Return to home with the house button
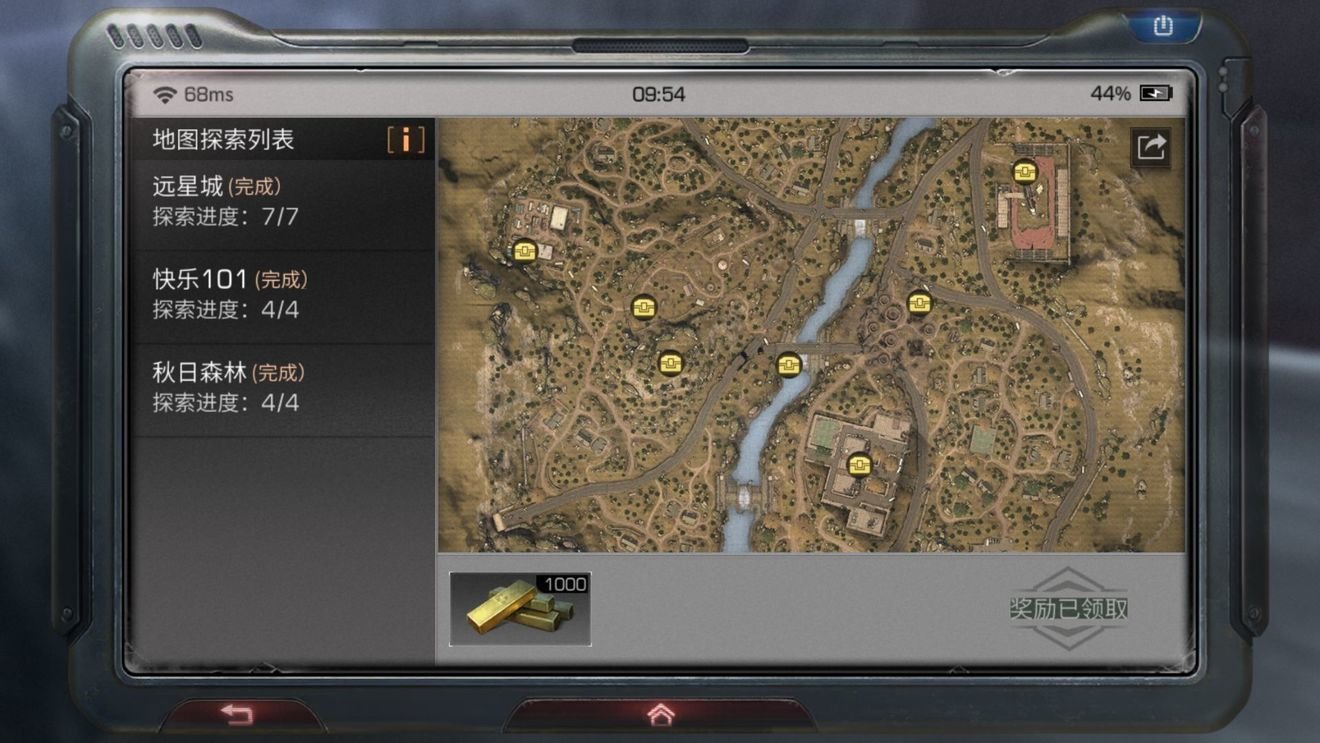The image size is (1320, 743). point(660,714)
